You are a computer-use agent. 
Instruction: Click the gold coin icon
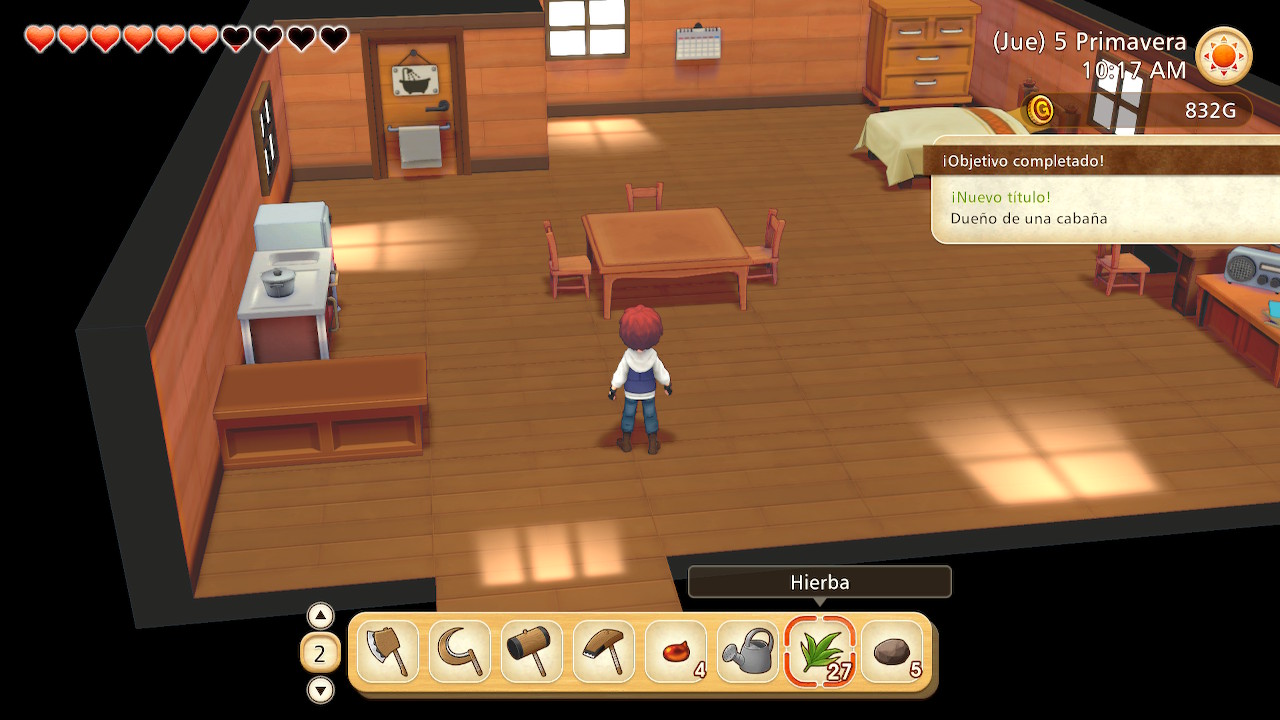1040,110
